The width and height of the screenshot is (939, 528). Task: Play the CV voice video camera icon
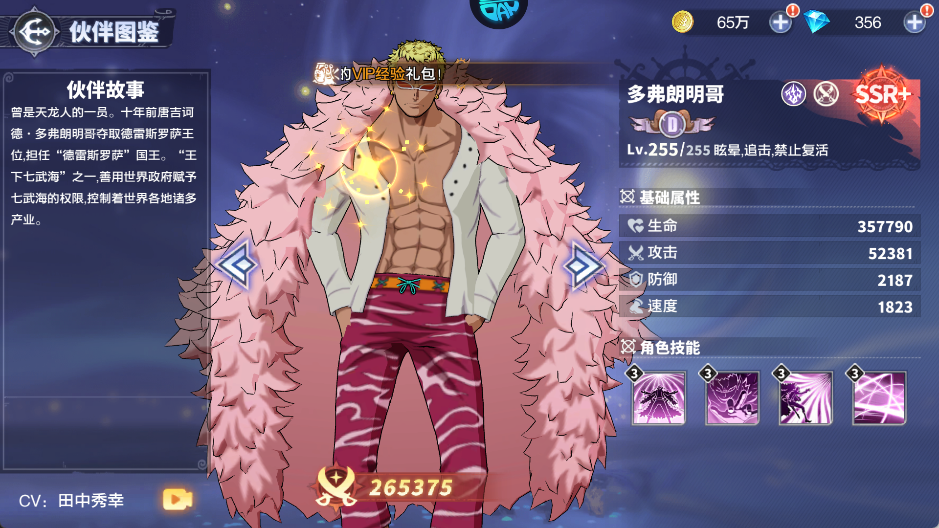click(177, 499)
